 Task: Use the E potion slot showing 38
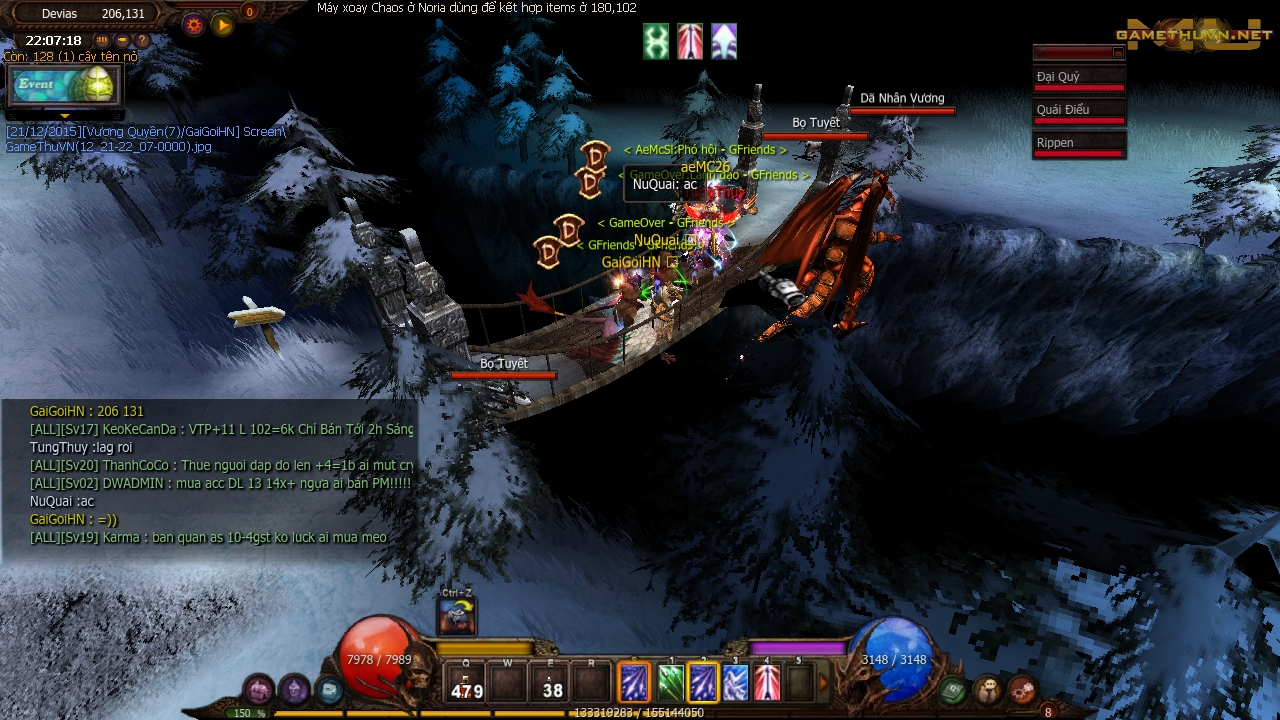point(551,683)
